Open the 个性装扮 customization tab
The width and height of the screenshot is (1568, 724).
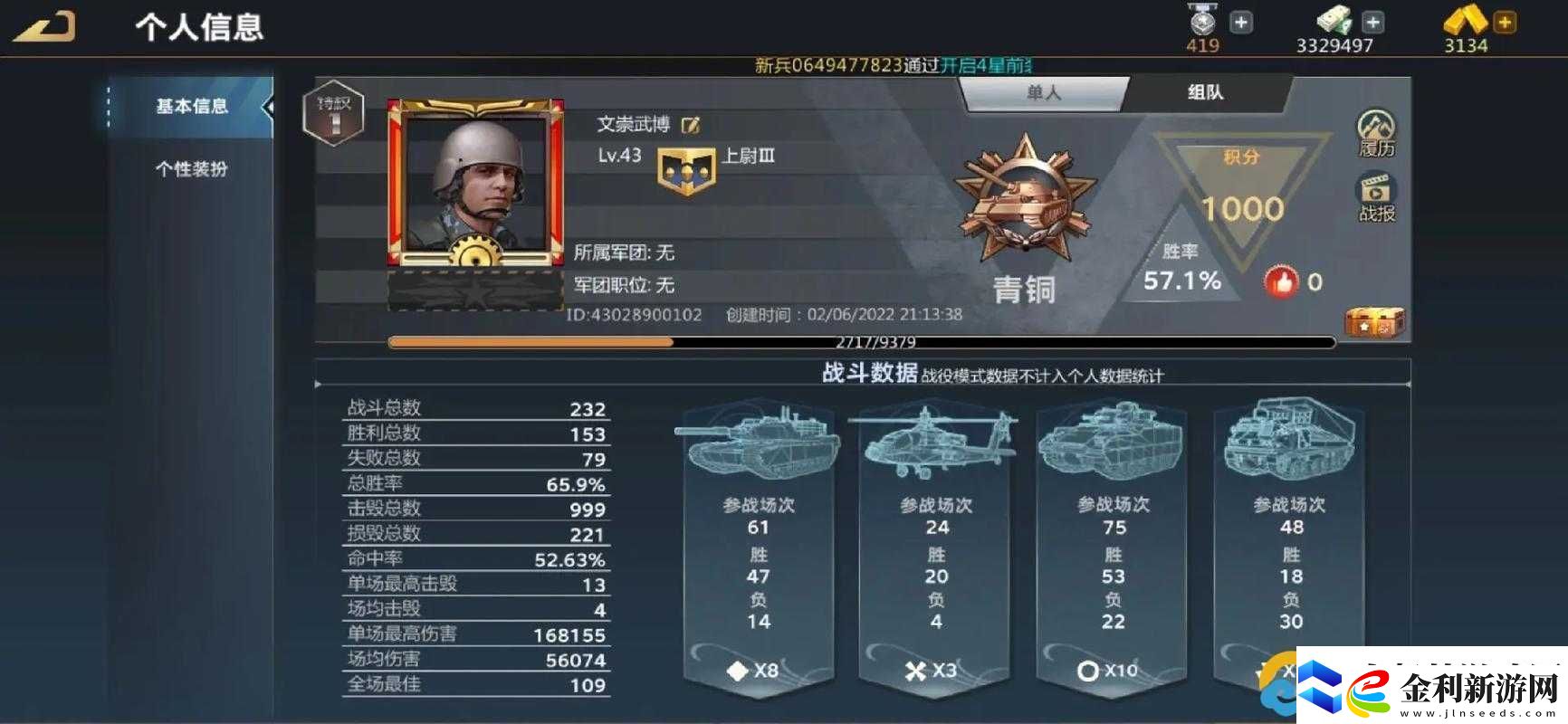[x=192, y=168]
